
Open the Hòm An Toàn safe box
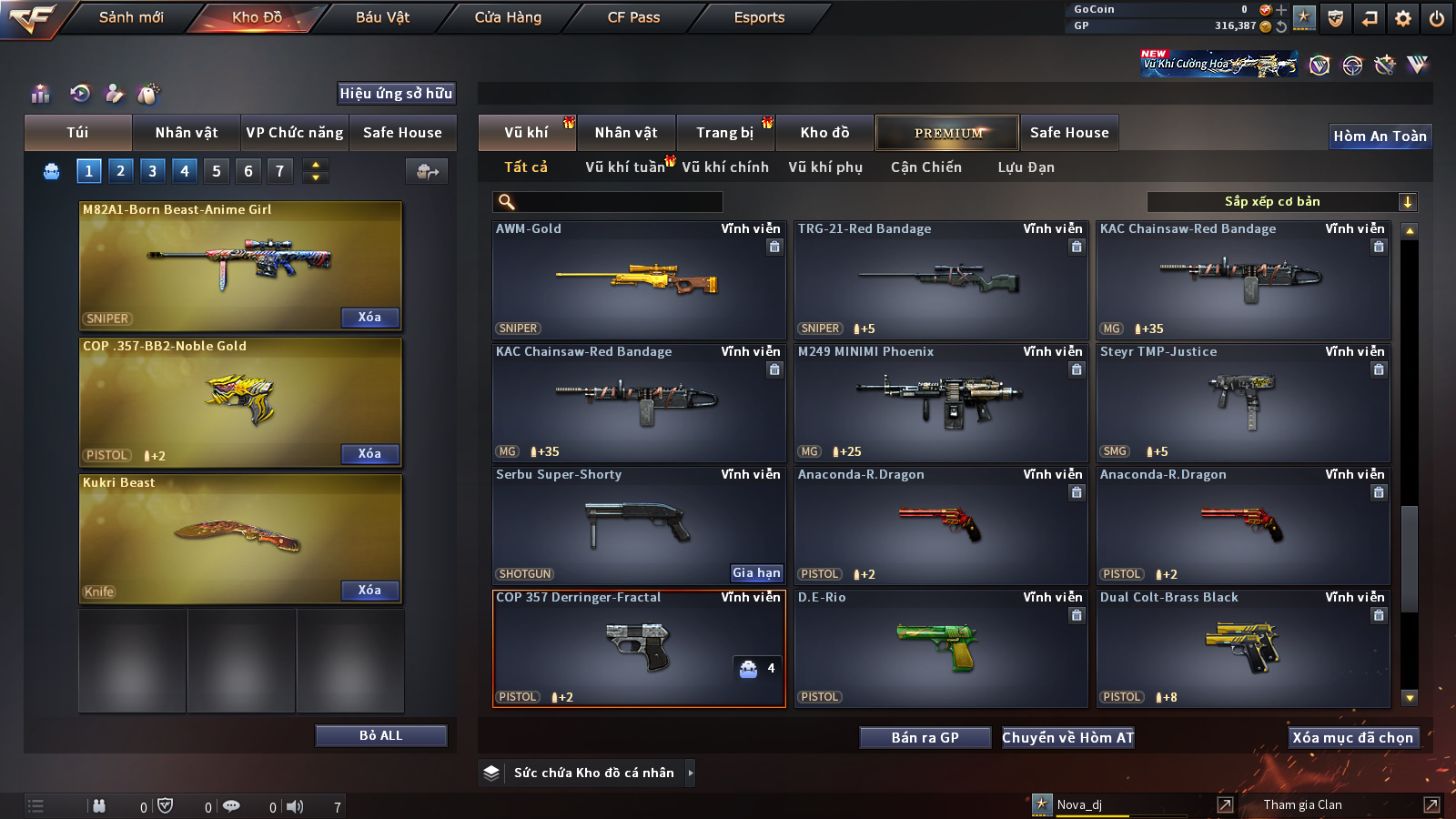pyautogui.click(x=1380, y=136)
